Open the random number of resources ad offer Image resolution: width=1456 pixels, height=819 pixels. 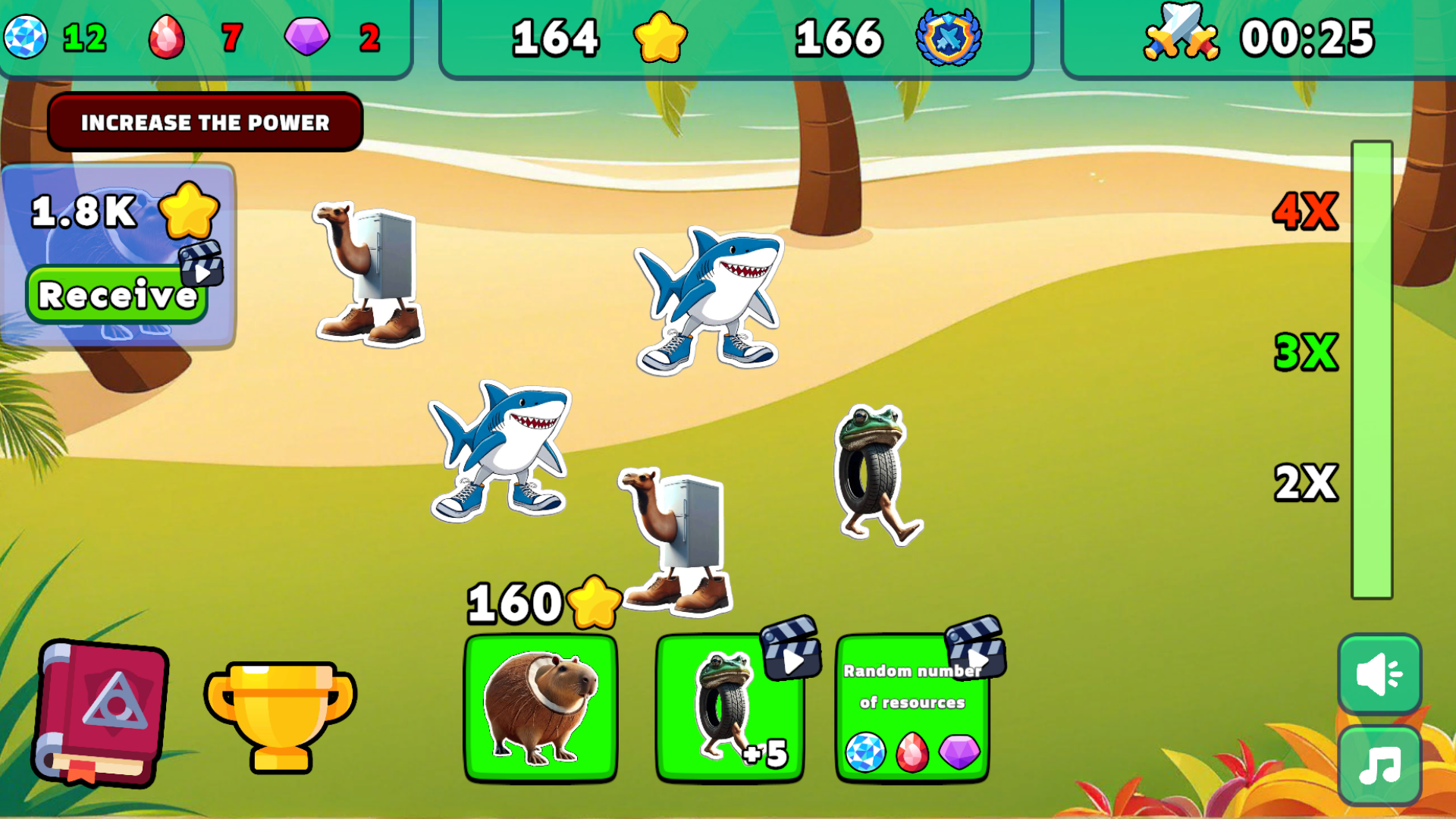tap(914, 709)
